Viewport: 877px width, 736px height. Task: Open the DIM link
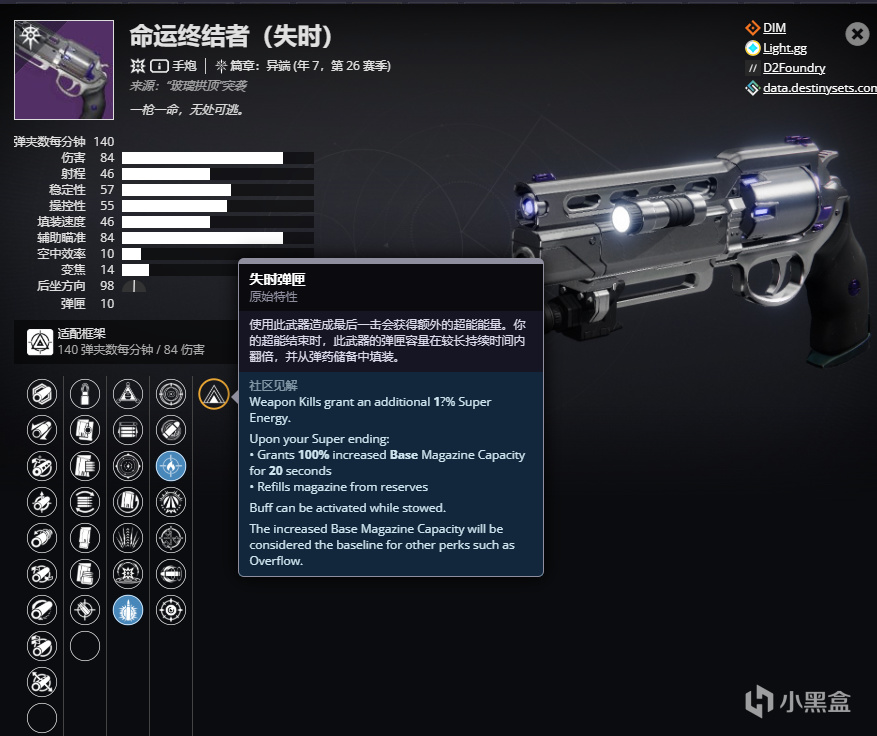774,28
